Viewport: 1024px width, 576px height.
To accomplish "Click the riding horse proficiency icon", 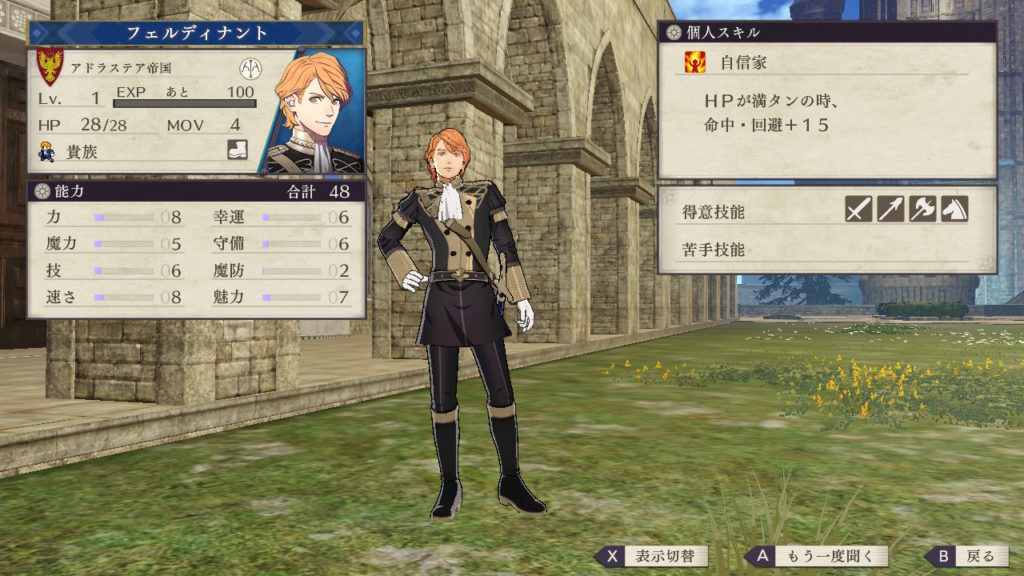I will (x=954, y=209).
